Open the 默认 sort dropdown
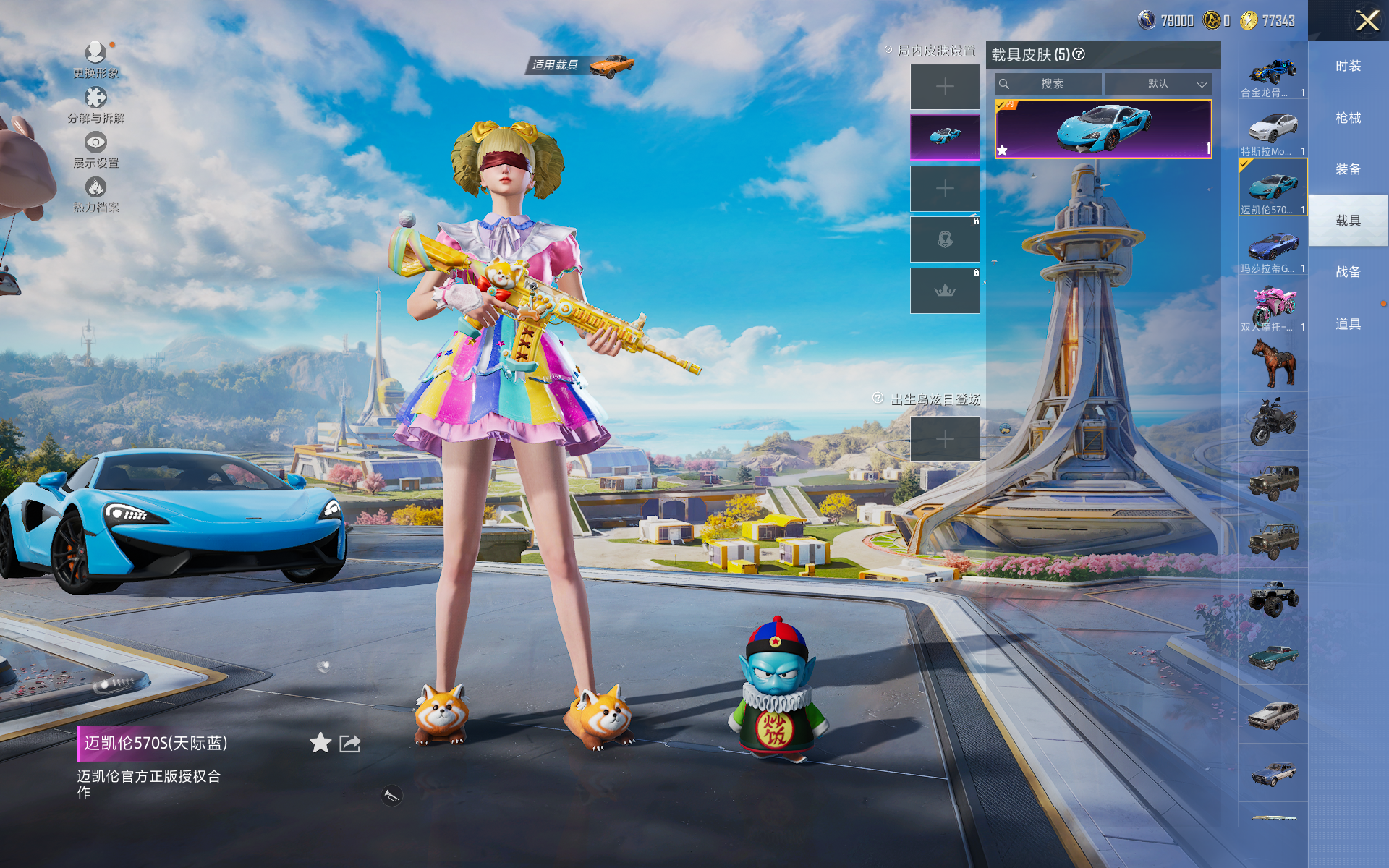Viewport: 1389px width, 868px height. 1158,84
